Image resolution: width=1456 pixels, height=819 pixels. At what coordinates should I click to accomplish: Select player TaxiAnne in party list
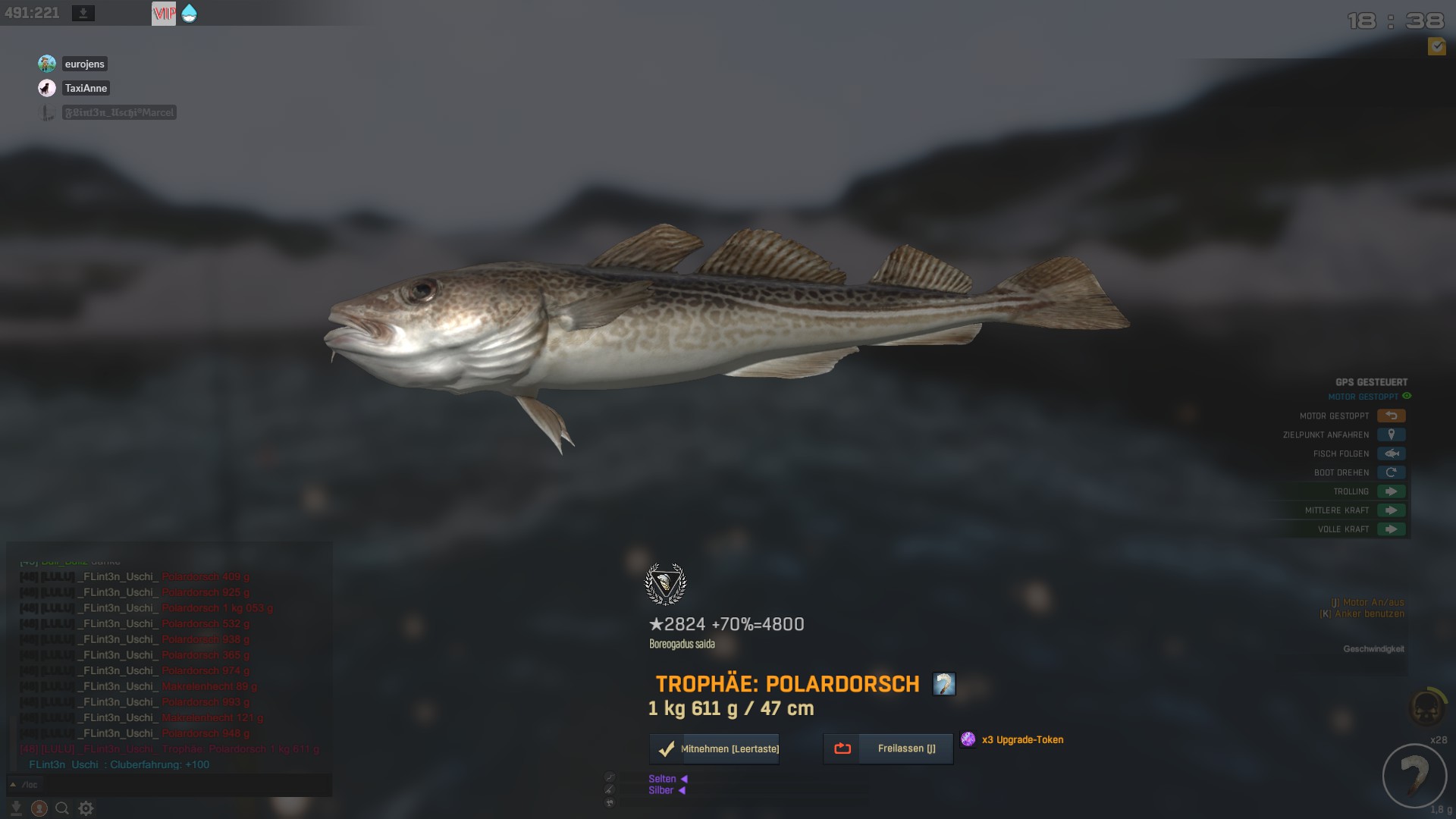(x=86, y=88)
